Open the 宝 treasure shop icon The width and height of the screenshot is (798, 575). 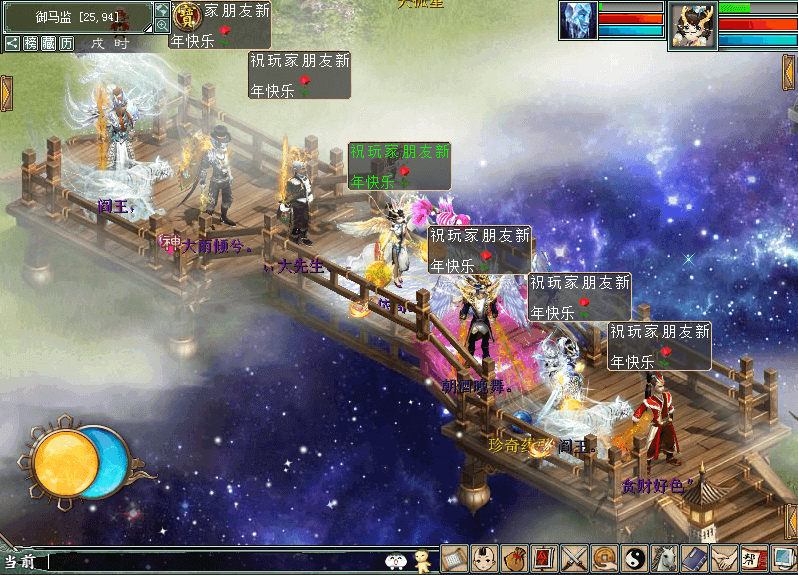[x=185, y=16]
